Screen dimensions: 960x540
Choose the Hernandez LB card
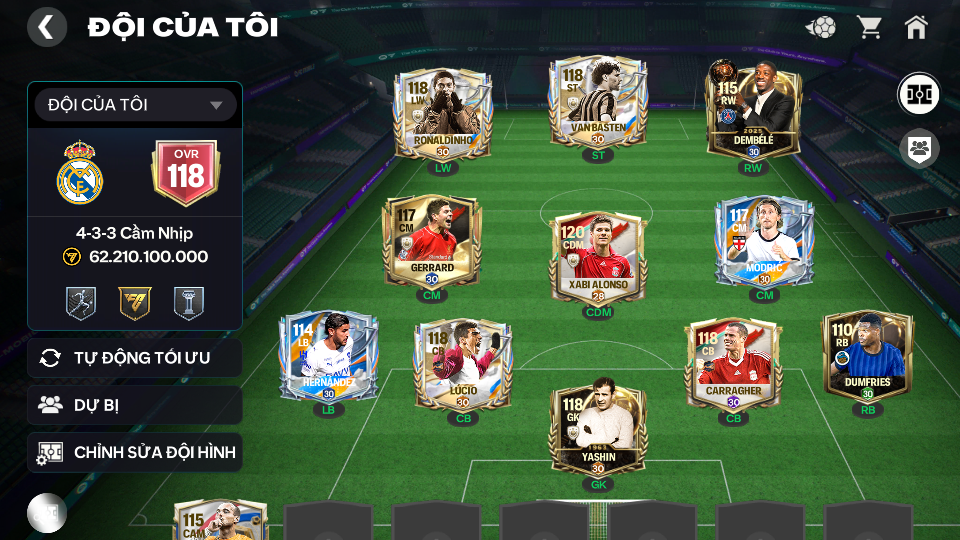[328, 358]
